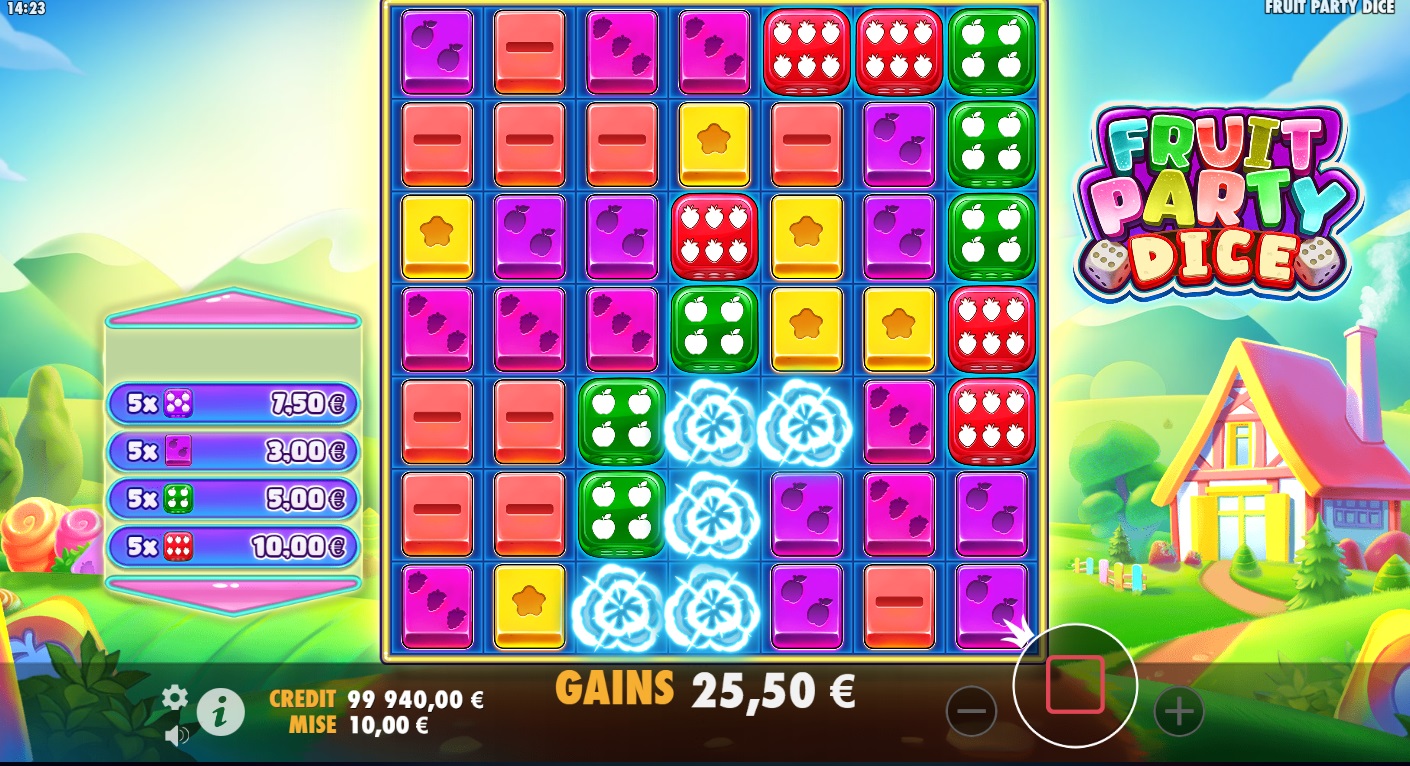The height and width of the screenshot is (766, 1410).
Task: Select the 5x red dice 10,00 € row
Action: [232, 547]
